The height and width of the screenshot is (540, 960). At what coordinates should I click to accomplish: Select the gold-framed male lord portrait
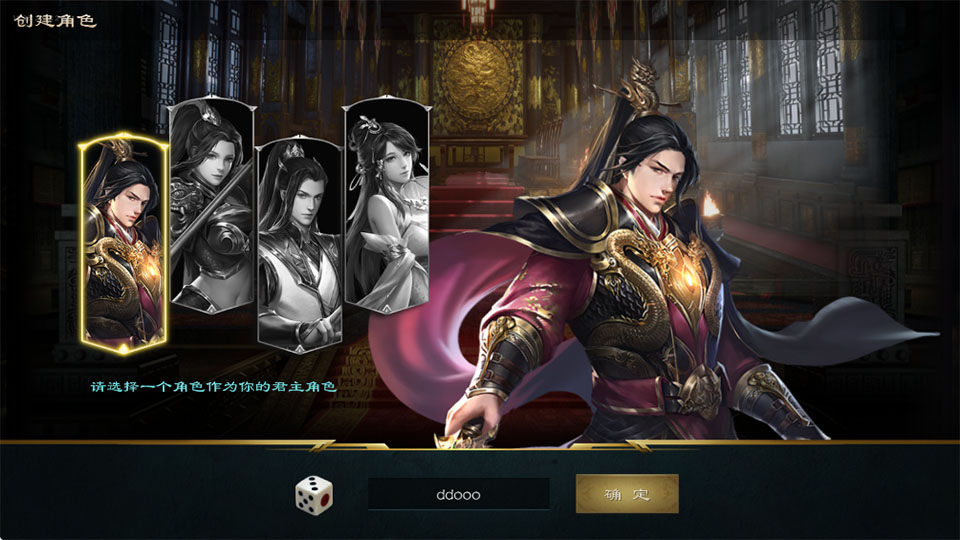click(124, 245)
